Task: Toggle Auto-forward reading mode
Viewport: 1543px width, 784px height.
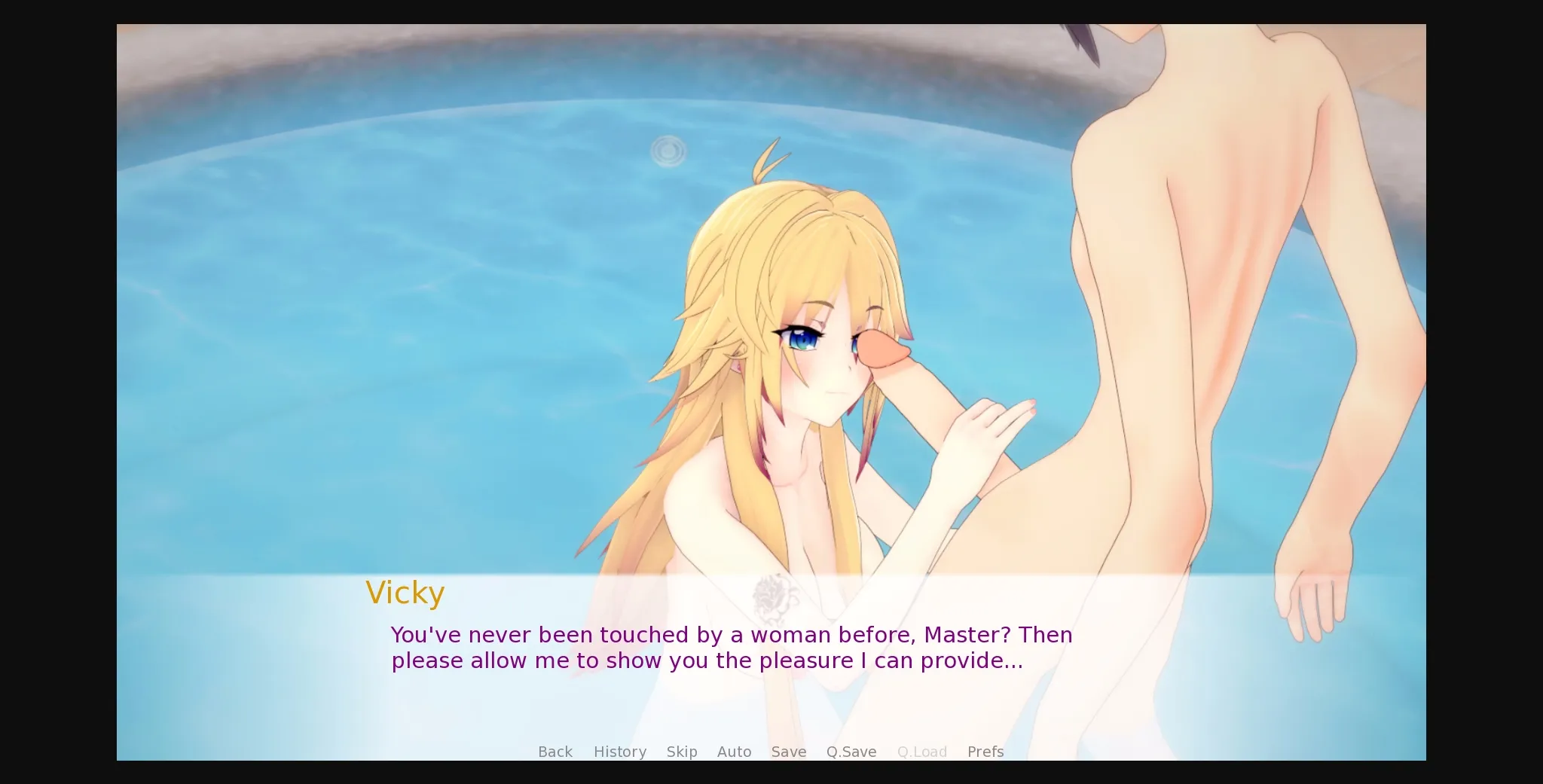Action: pyautogui.click(x=734, y=751)
